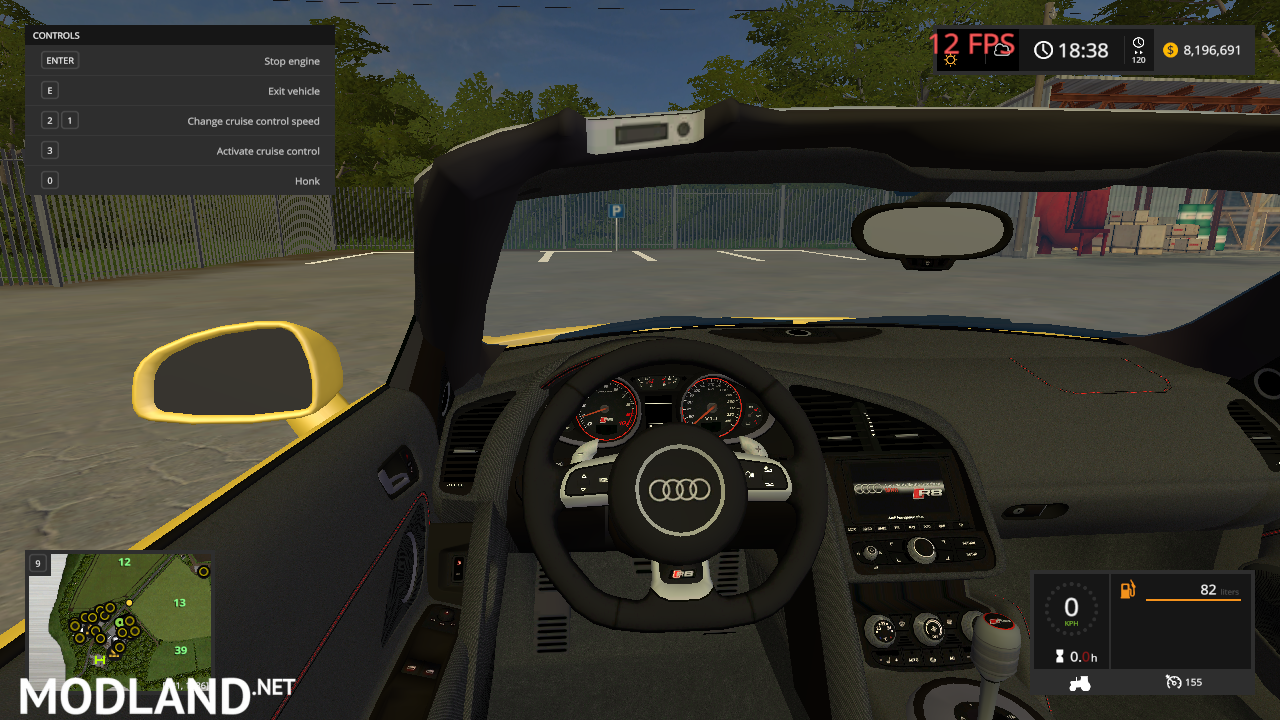Expand the CONTROLS panel header
1280x720 pixels.
point(56,35)
